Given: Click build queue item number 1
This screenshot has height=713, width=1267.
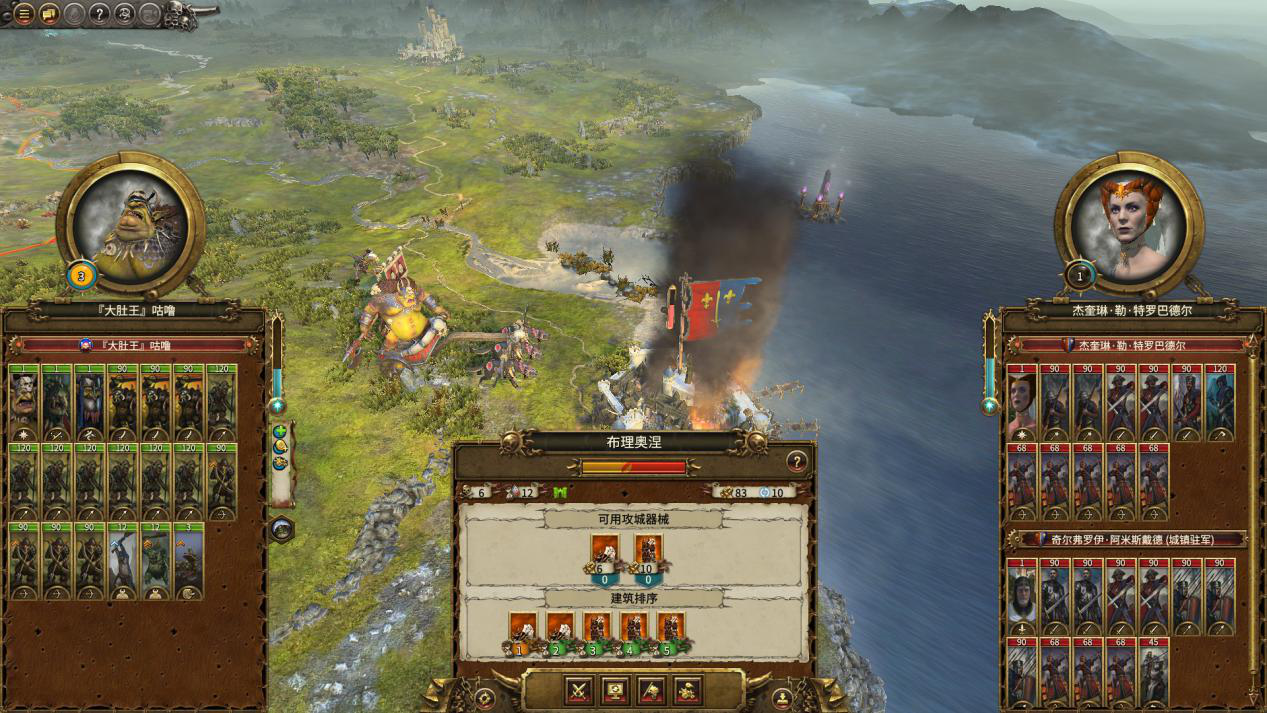Looking at the screenshot, I should [x=523, y=630].
